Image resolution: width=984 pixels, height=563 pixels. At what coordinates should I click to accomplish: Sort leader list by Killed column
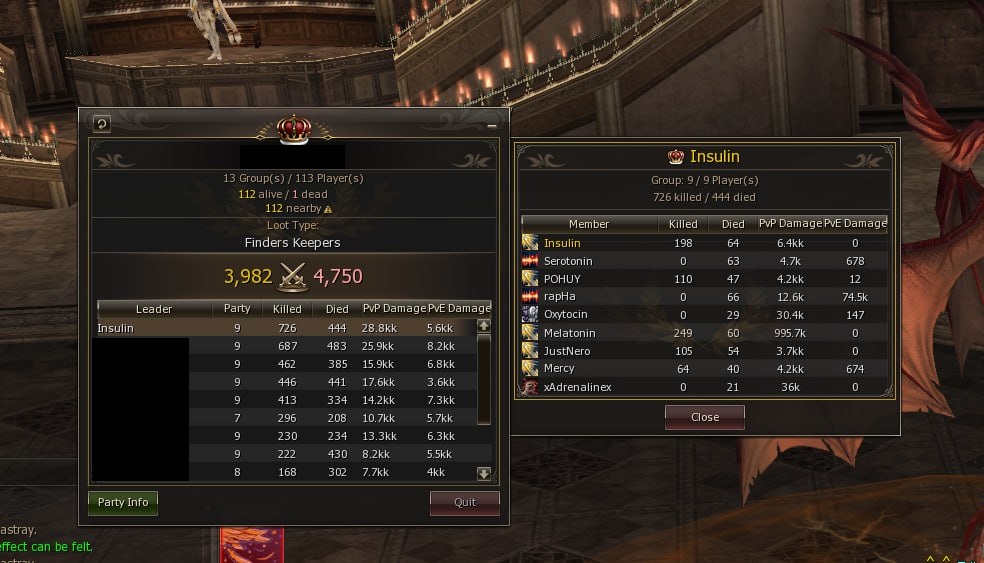click(x=286, y=309)
